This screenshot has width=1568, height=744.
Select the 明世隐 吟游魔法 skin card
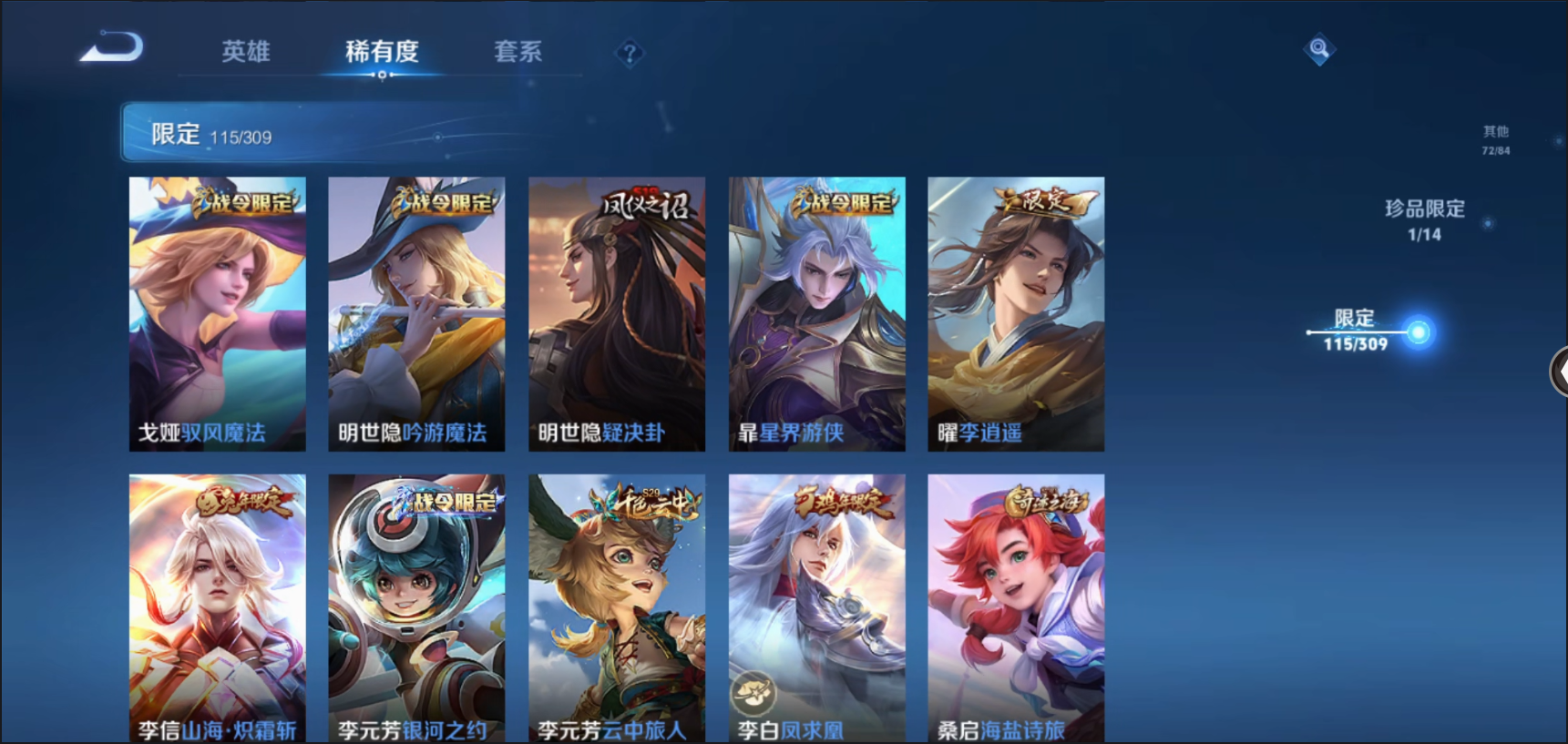point(416,313)
